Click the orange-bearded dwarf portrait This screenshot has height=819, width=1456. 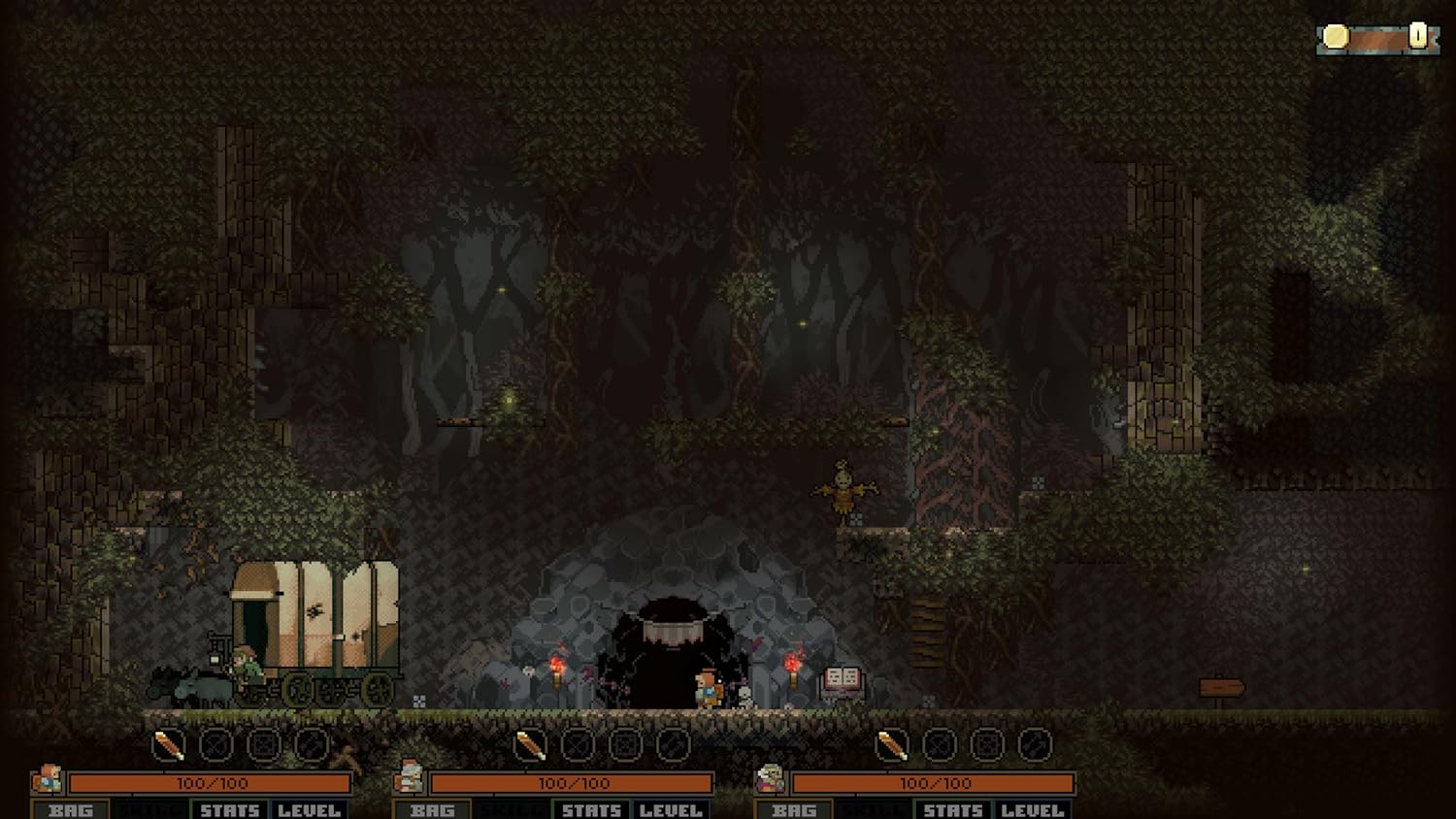click(47, 779)
